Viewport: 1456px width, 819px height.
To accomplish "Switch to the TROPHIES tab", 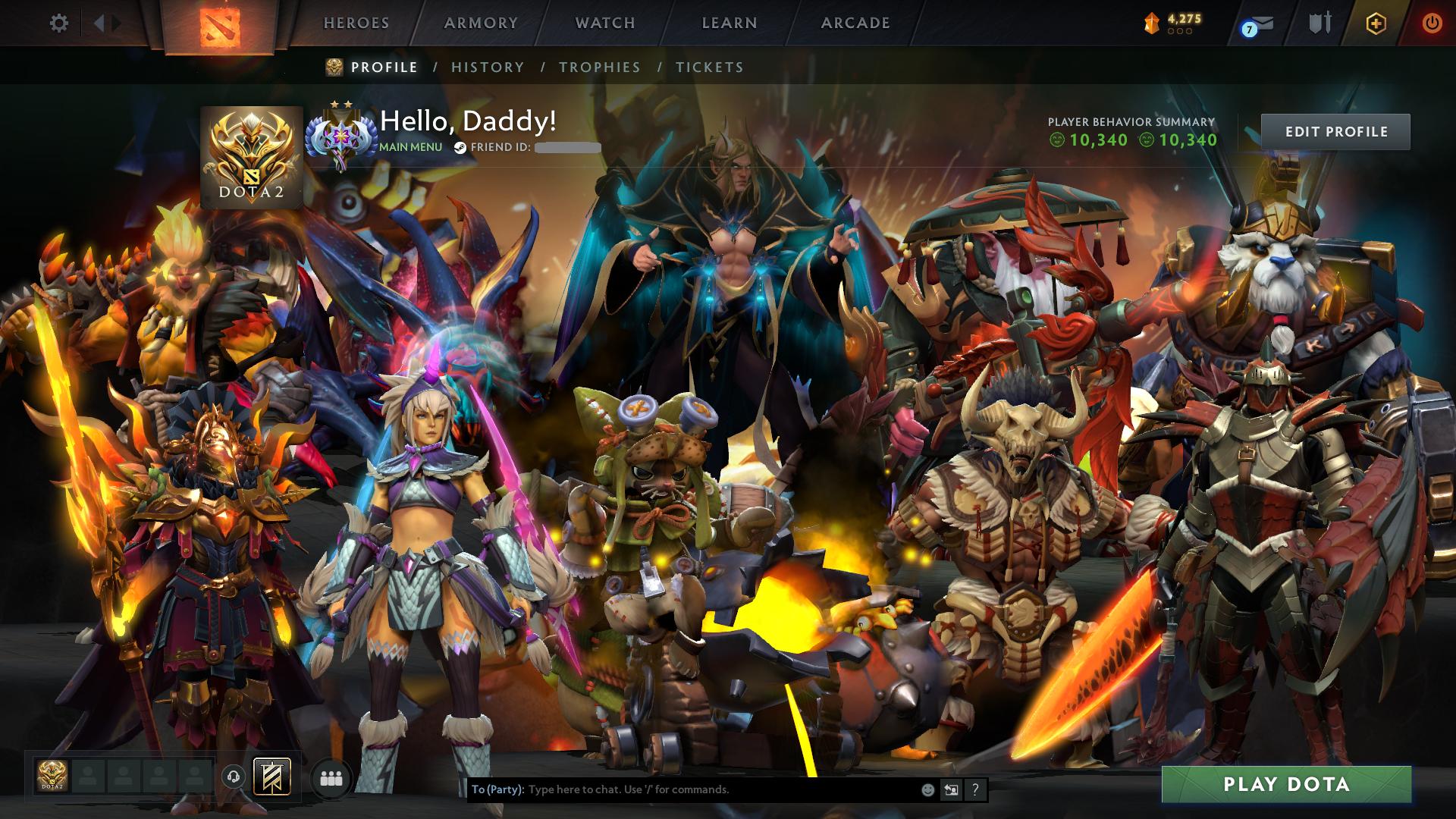I will [x=598, y=67].
